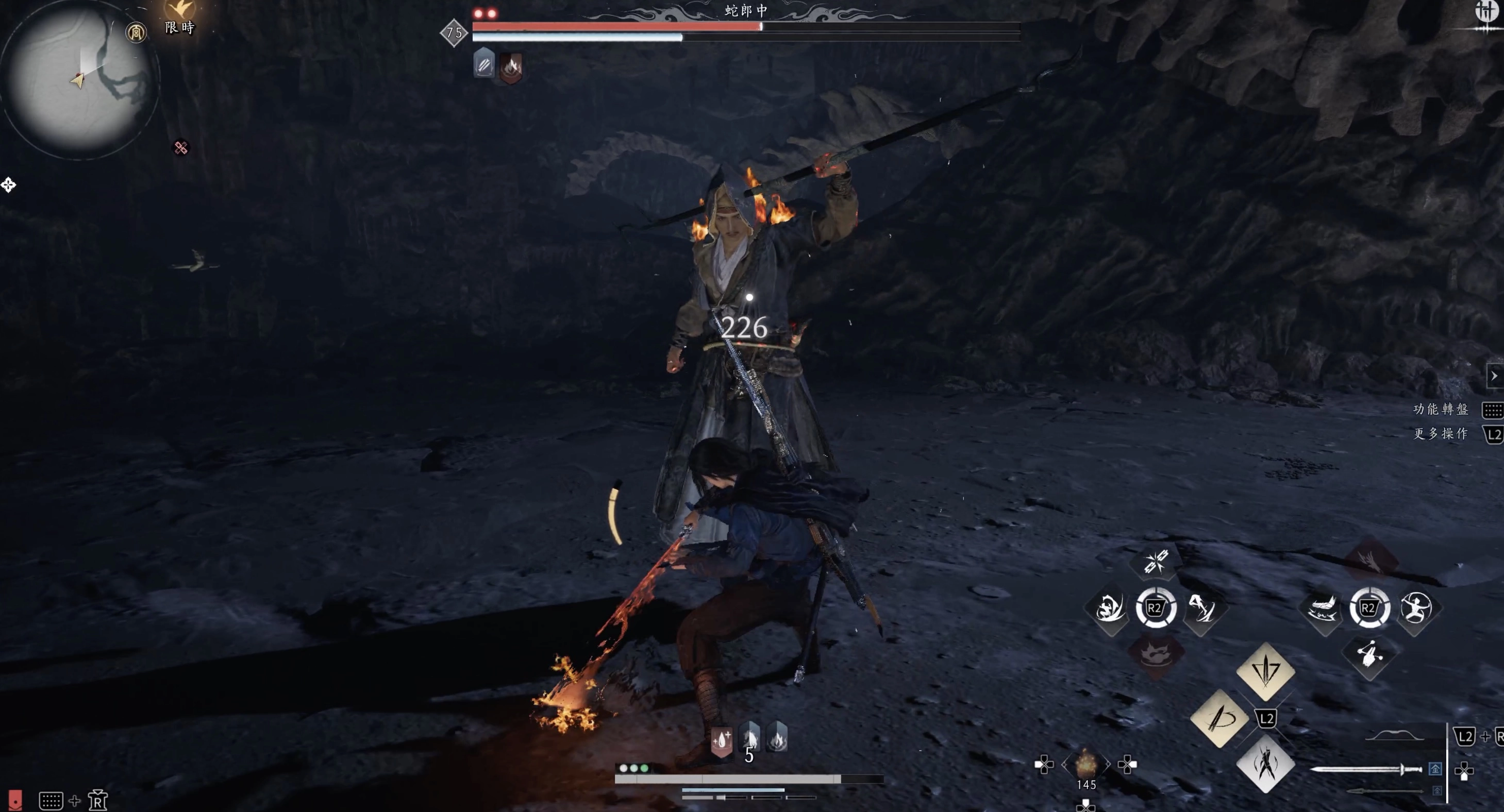Click the round gold seal icon beside minimap
This screenshot has height=812, width=1504.
coord(136,32)
